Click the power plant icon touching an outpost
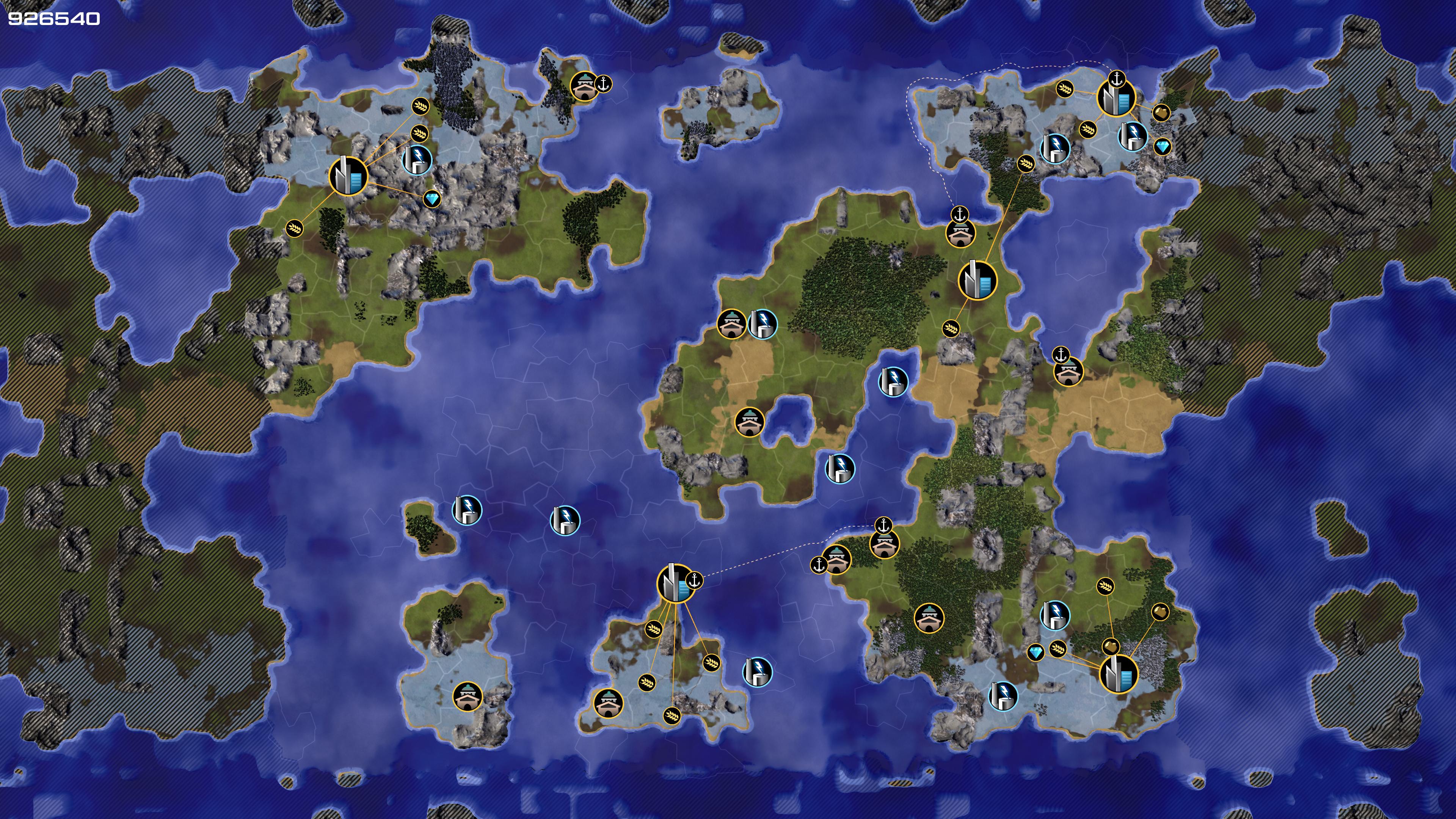1456x819 pixels. [x=763, y=324]
